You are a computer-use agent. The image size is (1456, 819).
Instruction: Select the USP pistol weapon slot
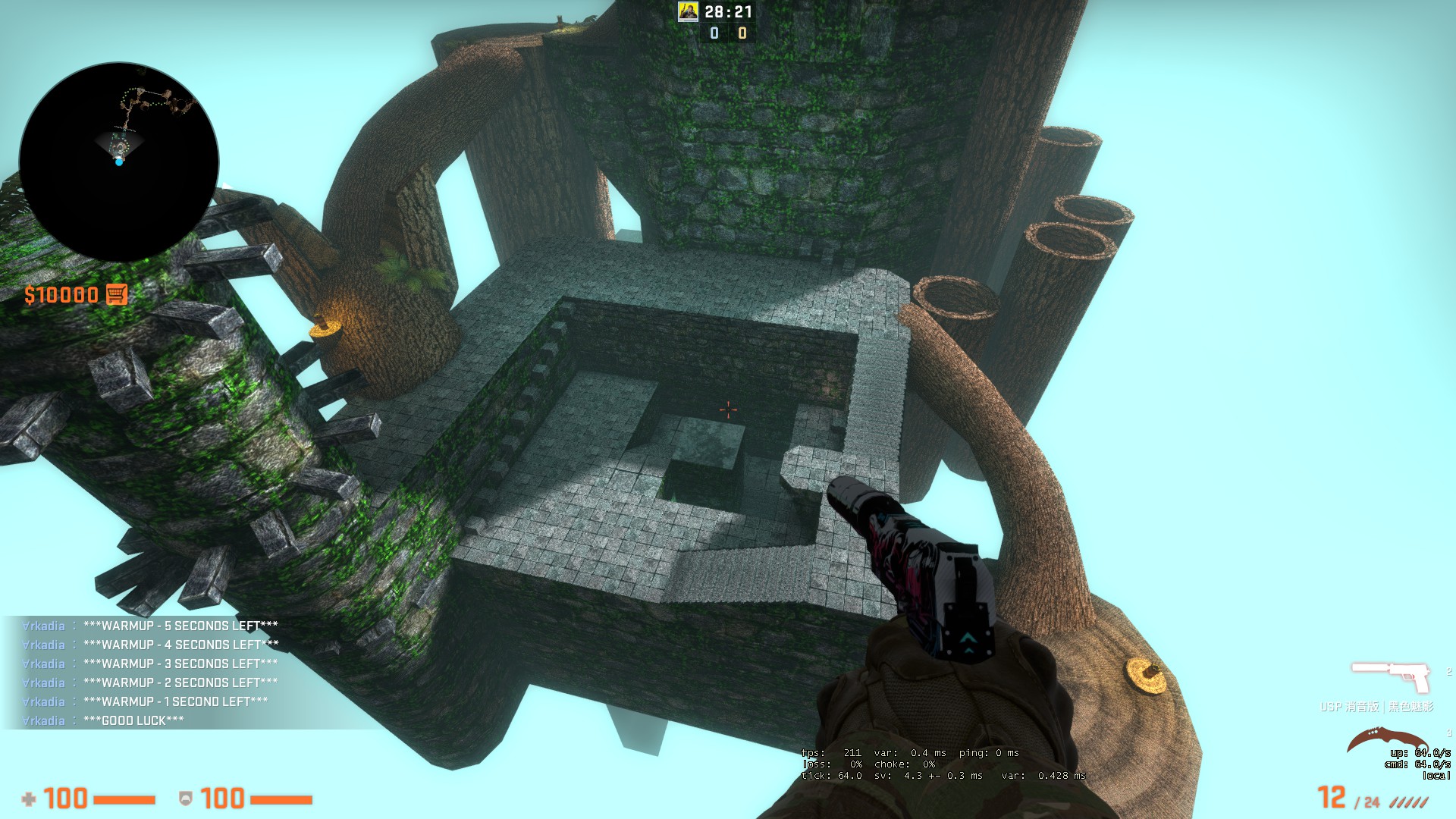click(x=1391, y=677)
